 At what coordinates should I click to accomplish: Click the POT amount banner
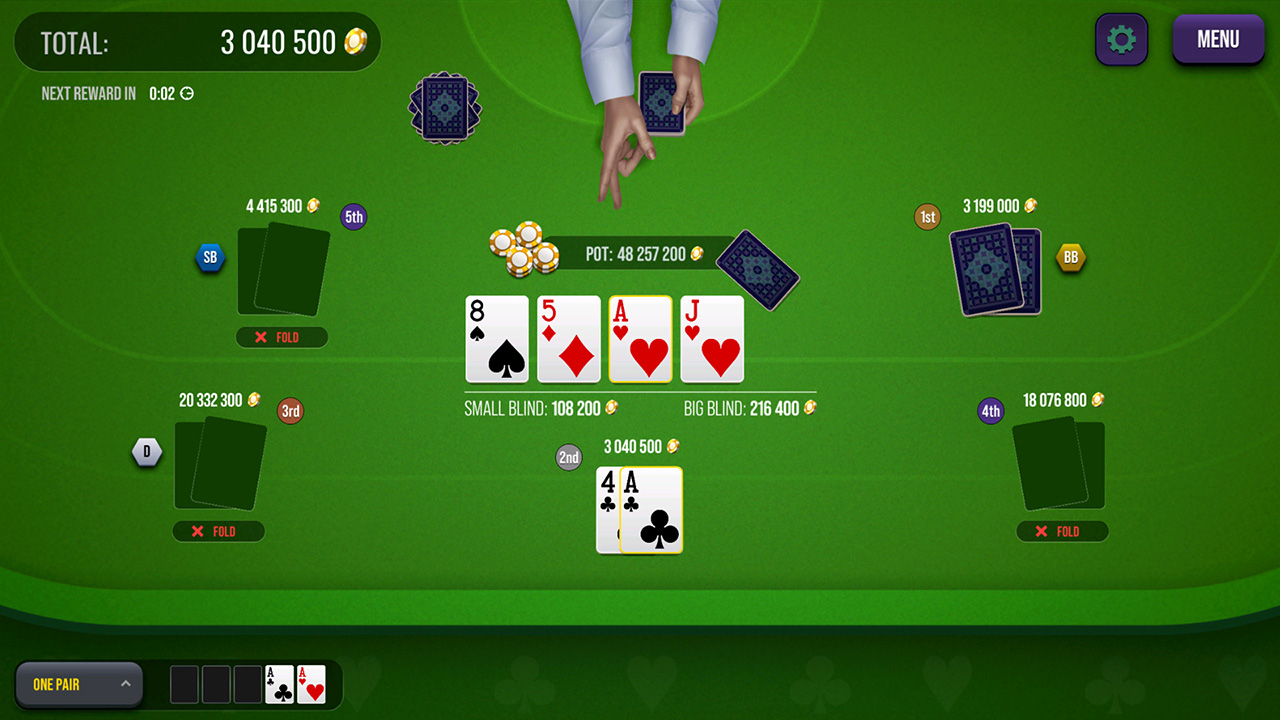click(x=641, y=254)
